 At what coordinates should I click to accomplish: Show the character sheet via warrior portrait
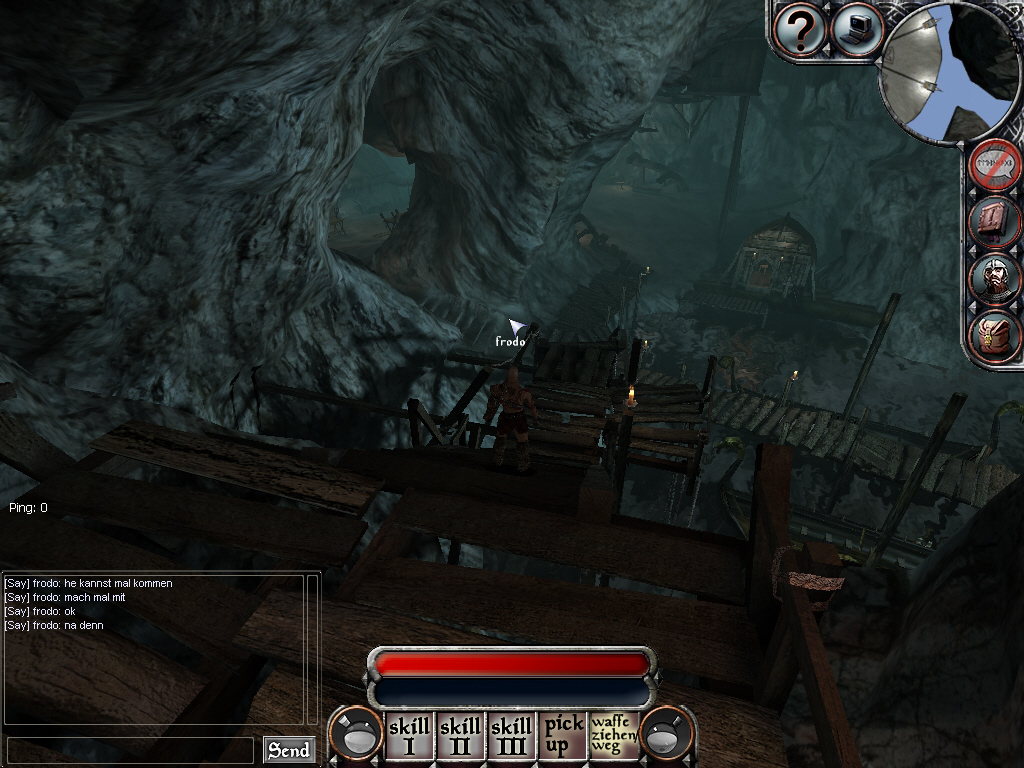coord(995,278)
